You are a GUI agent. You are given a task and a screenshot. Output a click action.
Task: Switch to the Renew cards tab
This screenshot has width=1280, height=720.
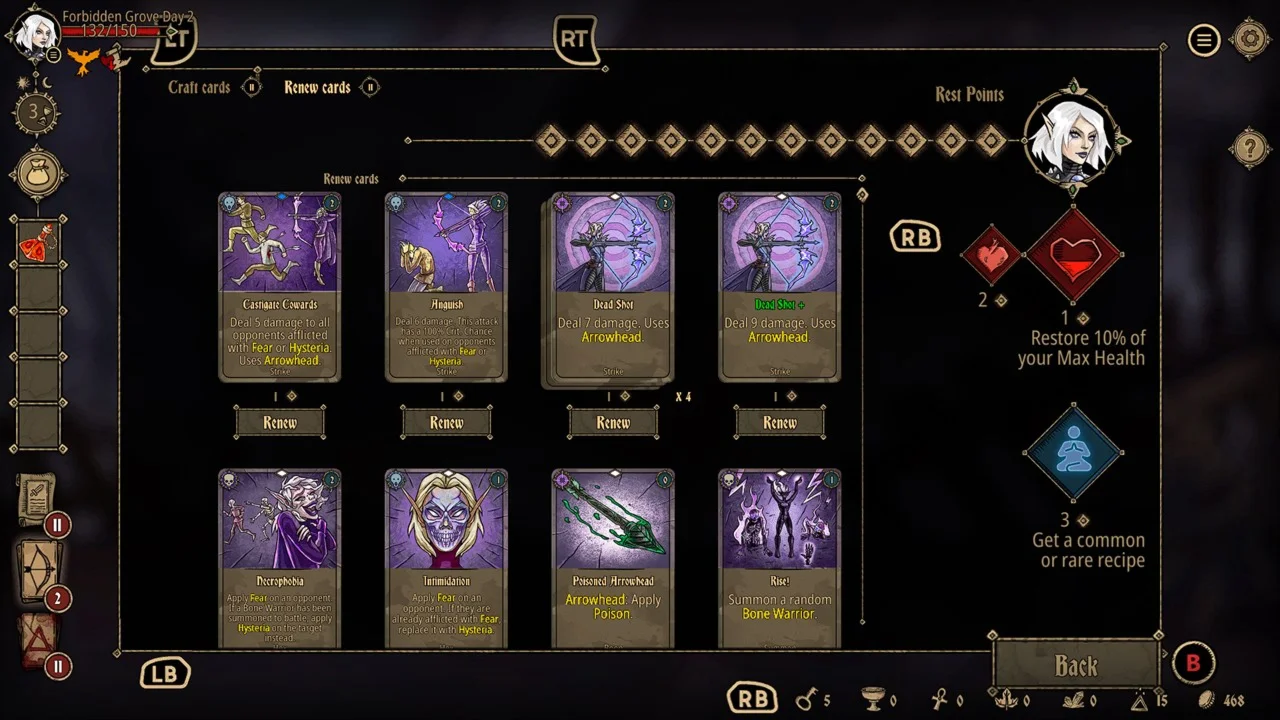317,88
